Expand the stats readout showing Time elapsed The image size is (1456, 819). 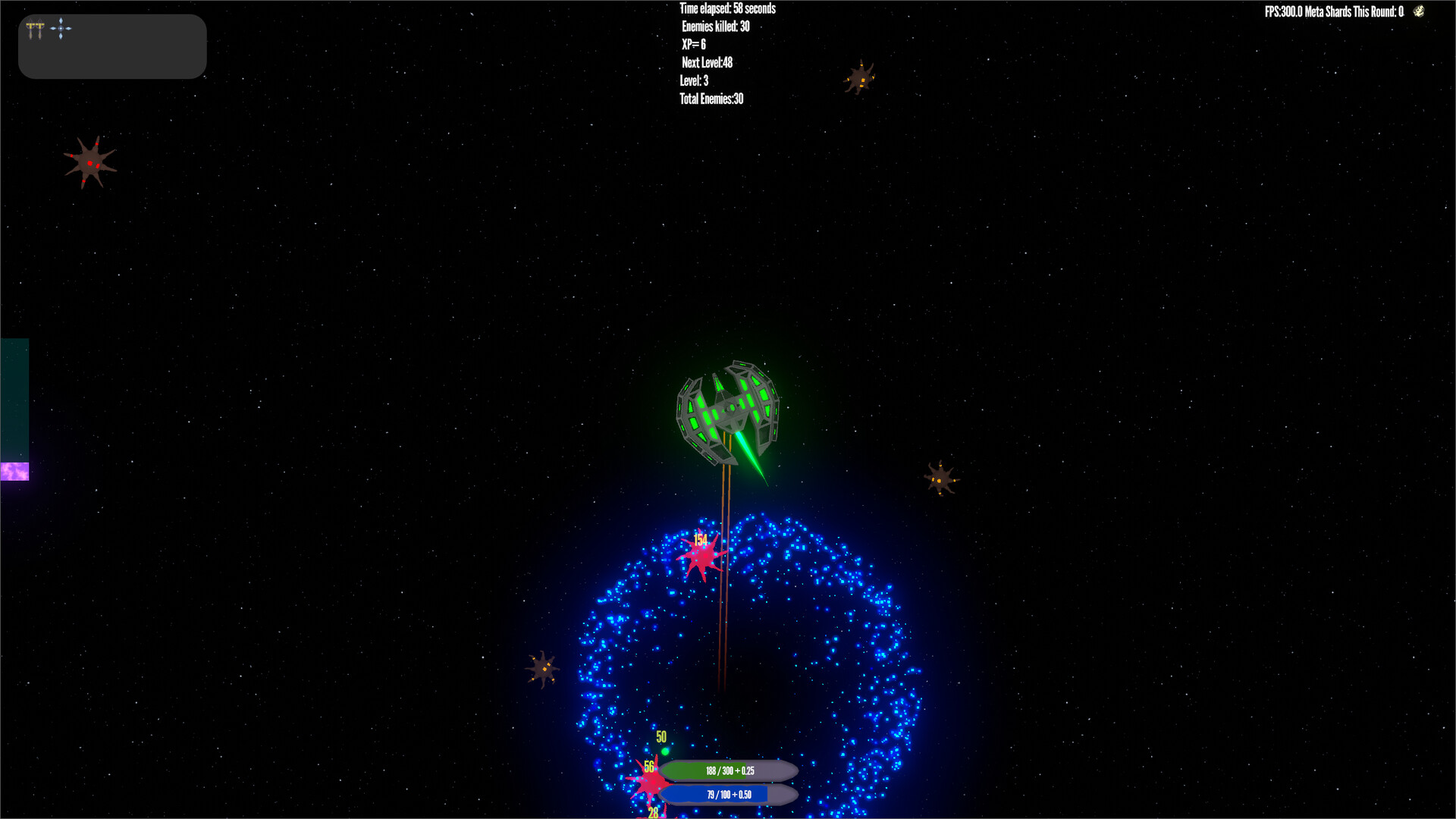tap(727, 8)
